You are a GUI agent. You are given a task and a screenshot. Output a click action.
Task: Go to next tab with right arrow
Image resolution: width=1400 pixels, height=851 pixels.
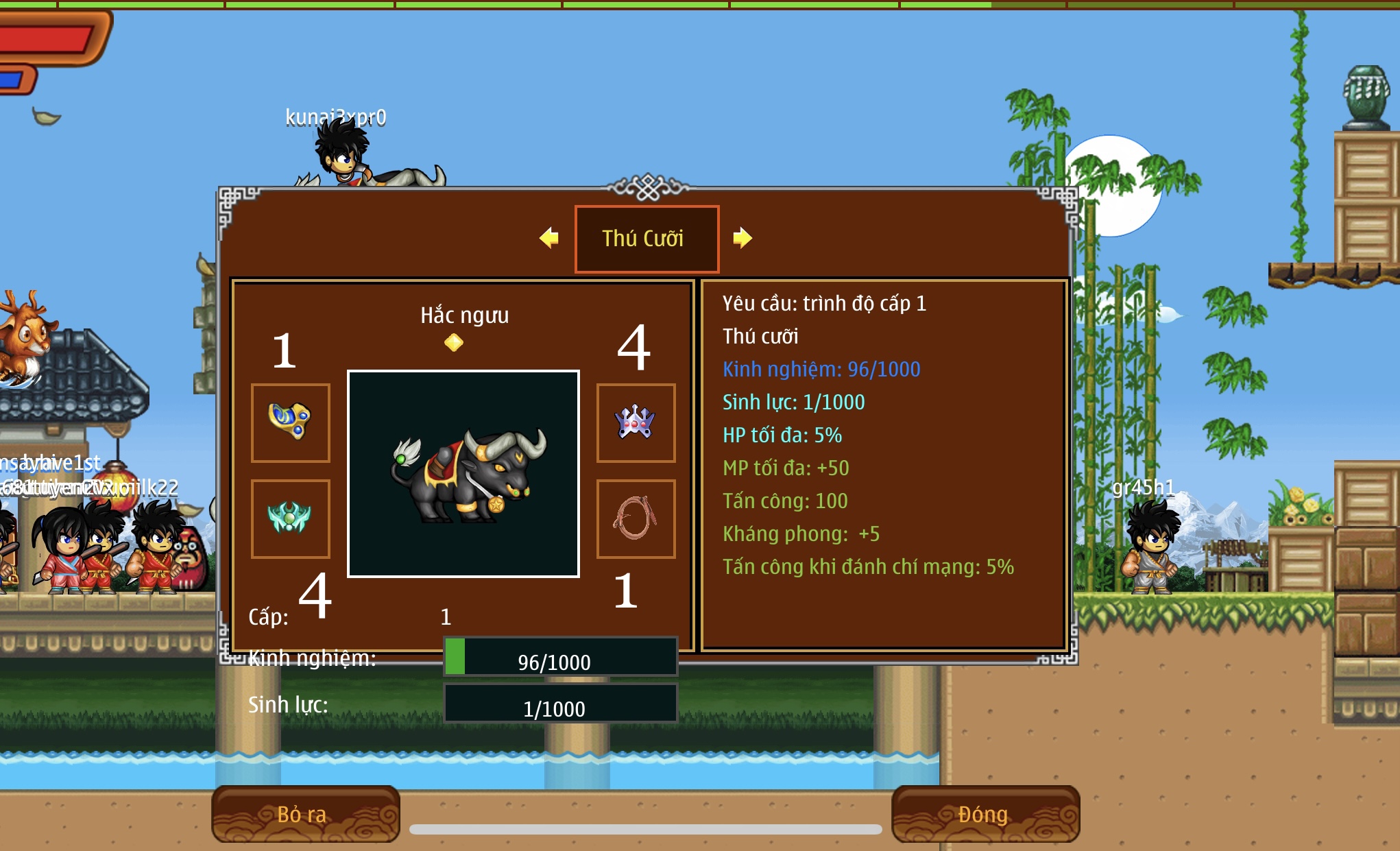click(x=743, y=238)
